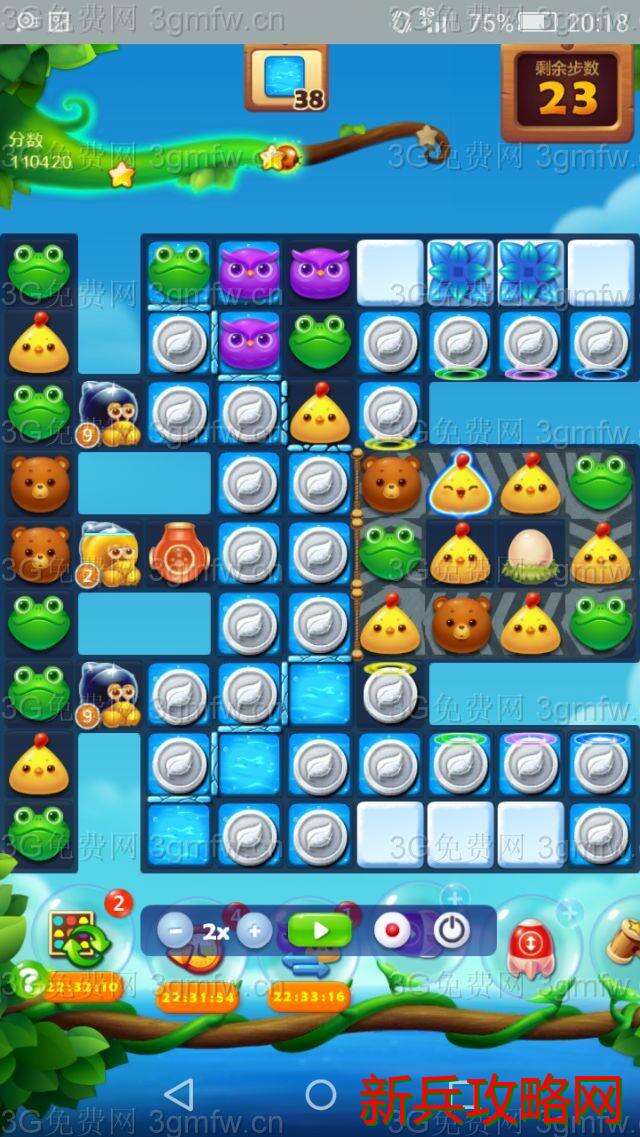Click the power button on the overlay

(x=451, y=931)
